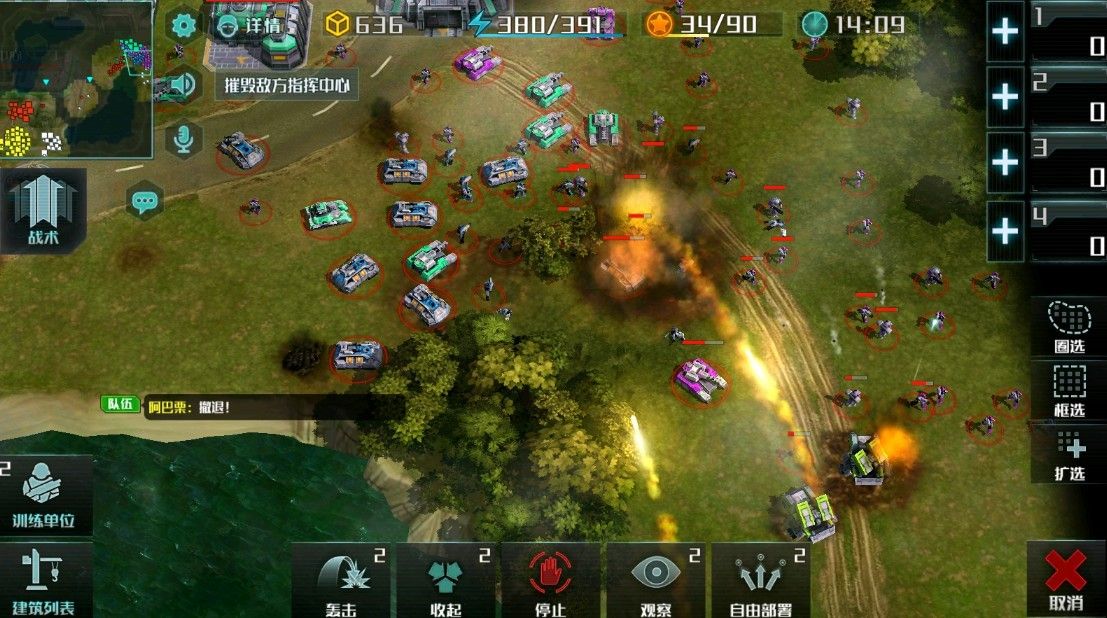Screen dimensions: 1107x618
Task: Choose the 圈选 lasso select tool
Action: point(1069,327)
